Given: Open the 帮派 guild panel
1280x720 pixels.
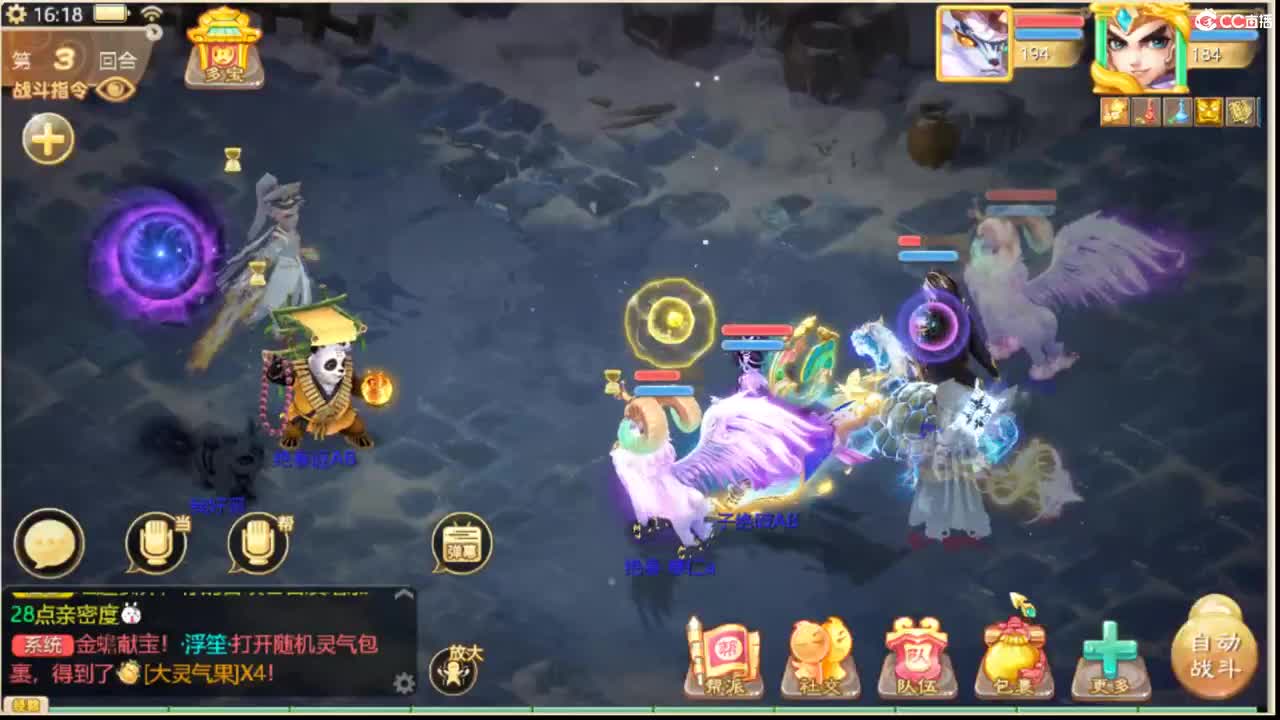Looking at the screenshot, I should coord(722,655).
